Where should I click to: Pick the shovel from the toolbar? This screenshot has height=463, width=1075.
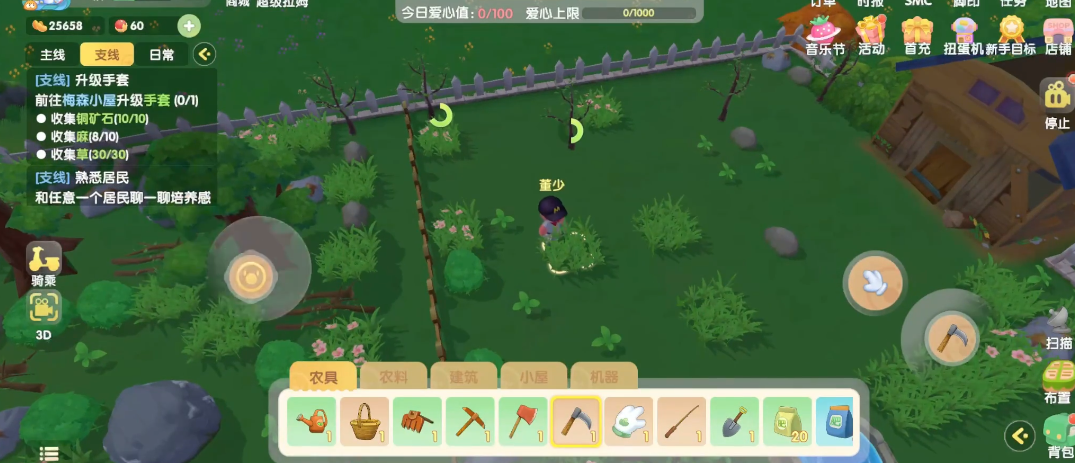coord(734,421)
